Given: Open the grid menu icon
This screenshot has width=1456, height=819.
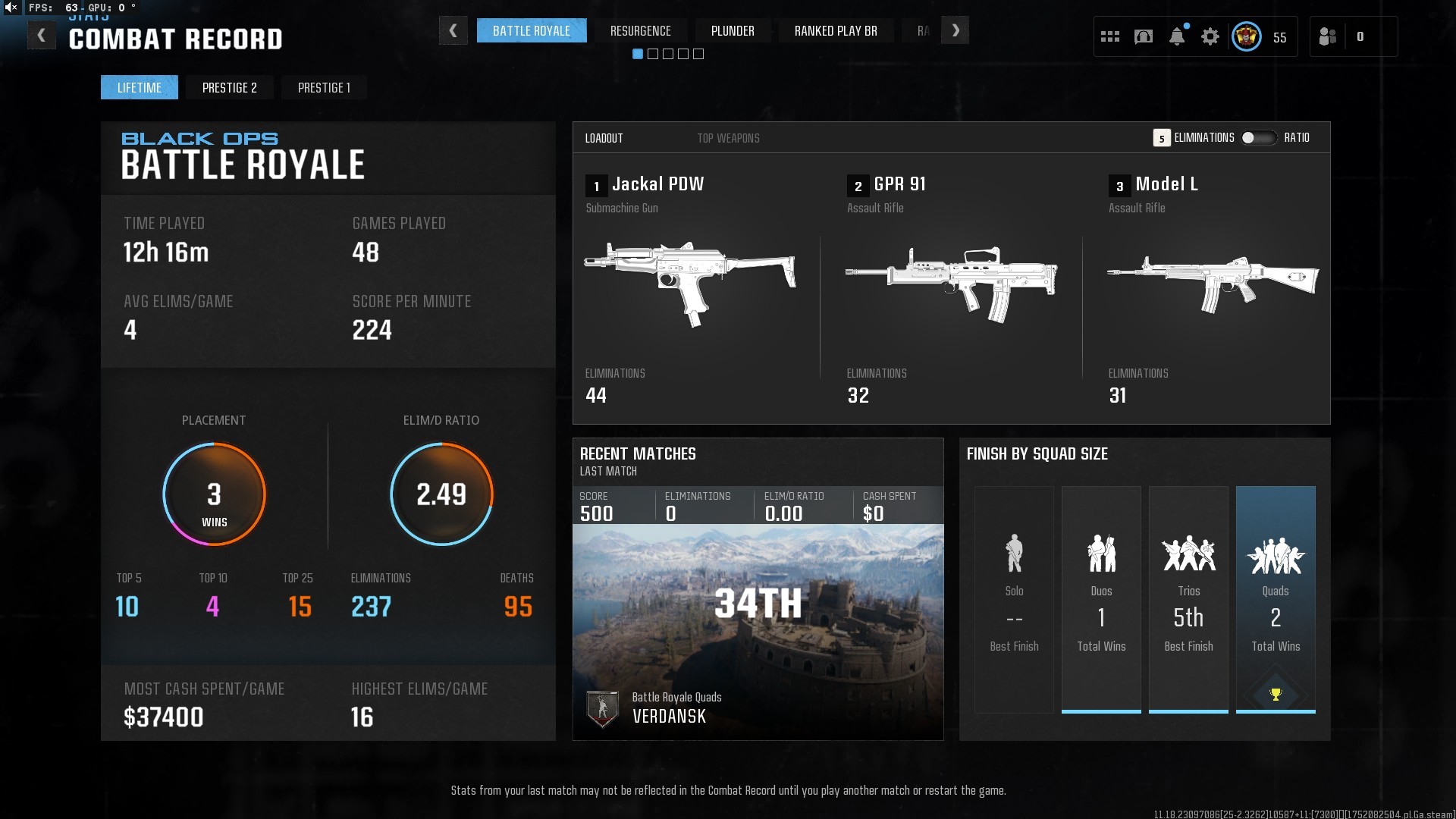Looking at the screenshot, I should click(x=1109, y=36).
